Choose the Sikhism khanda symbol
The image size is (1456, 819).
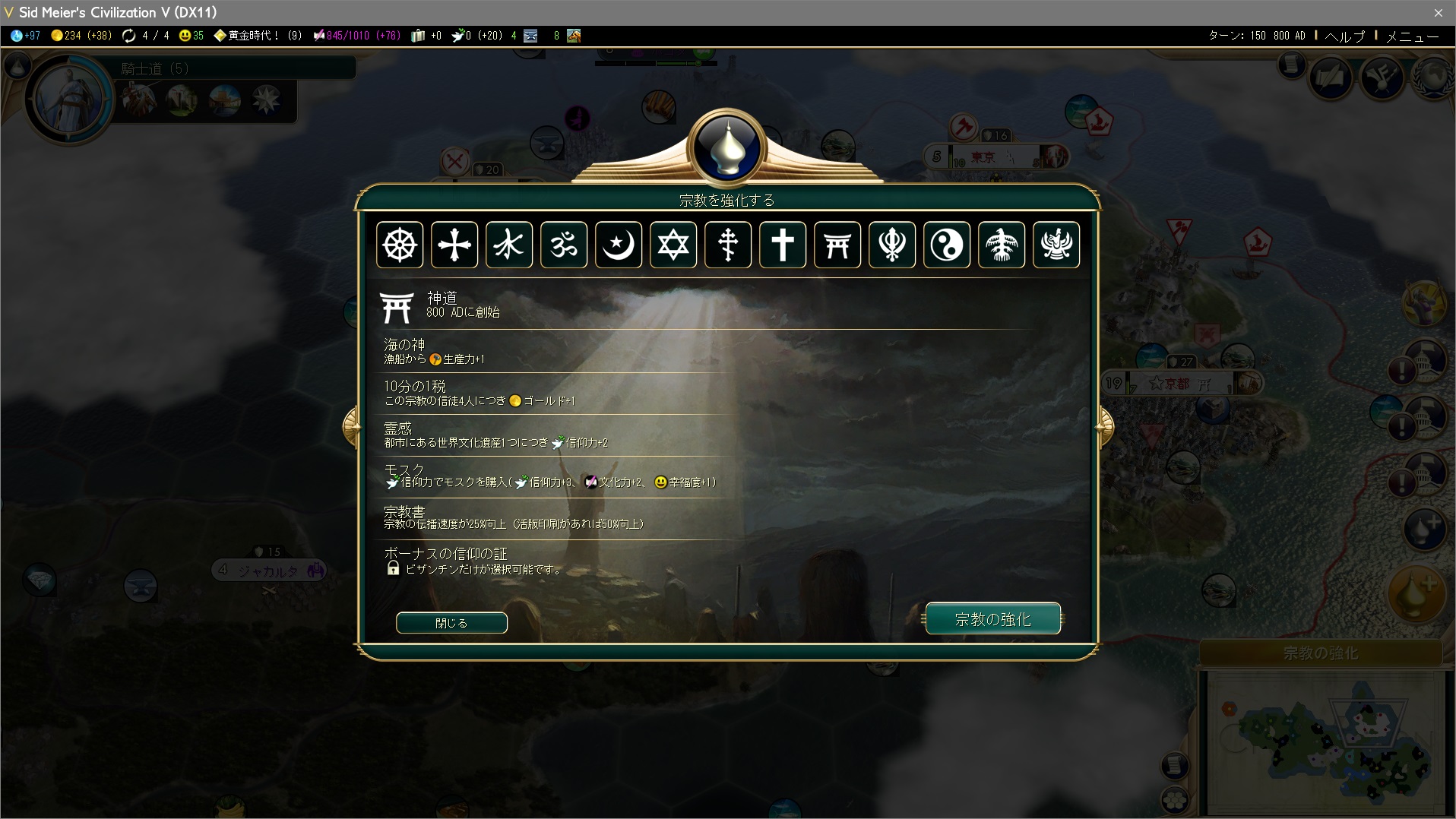coord(892,245)
